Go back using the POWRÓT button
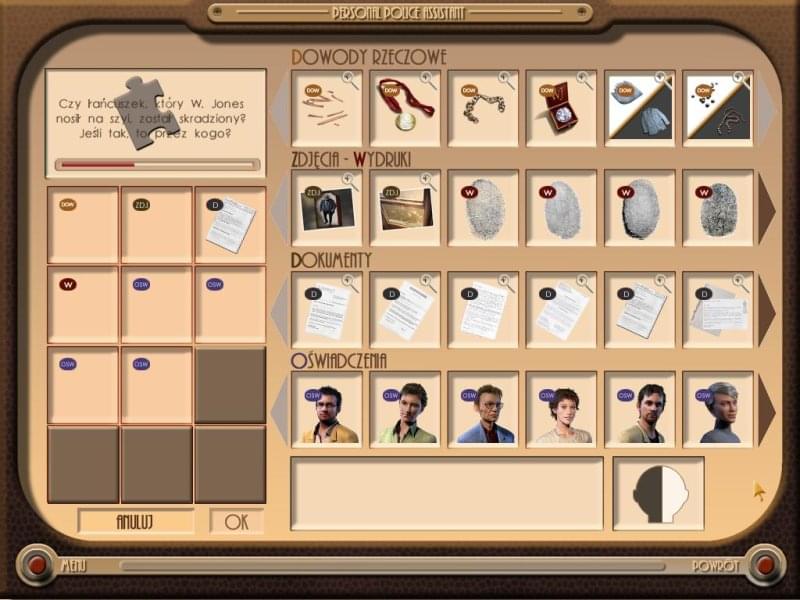 pyautogui.click(x=765, y=565)
